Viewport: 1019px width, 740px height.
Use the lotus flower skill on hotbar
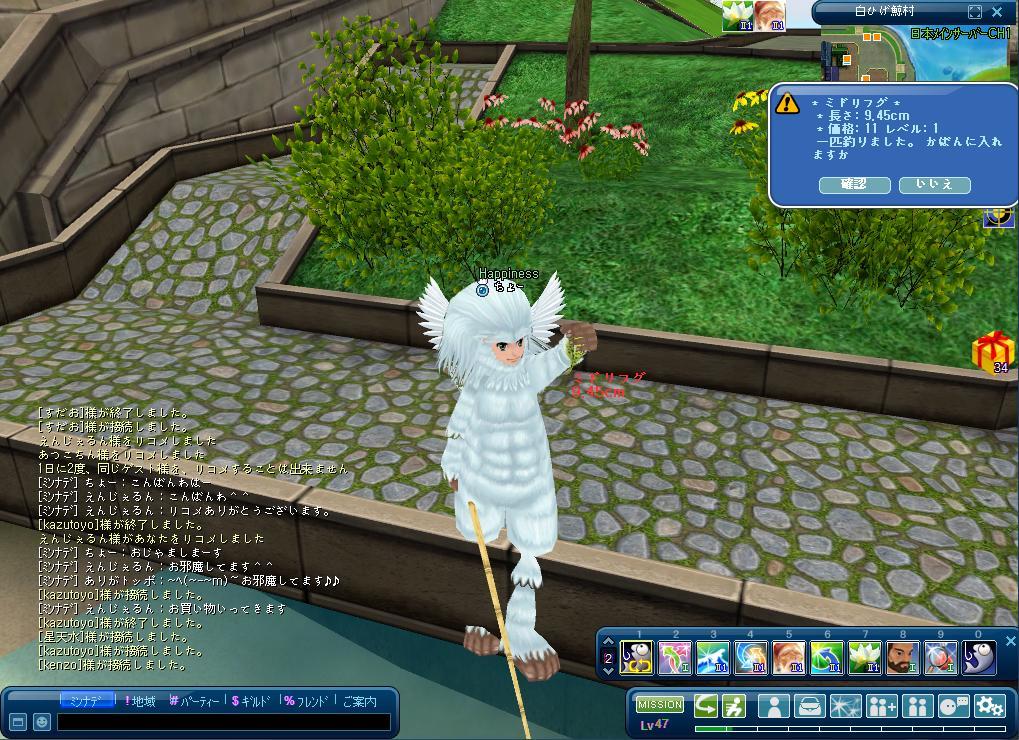point(864,657)
